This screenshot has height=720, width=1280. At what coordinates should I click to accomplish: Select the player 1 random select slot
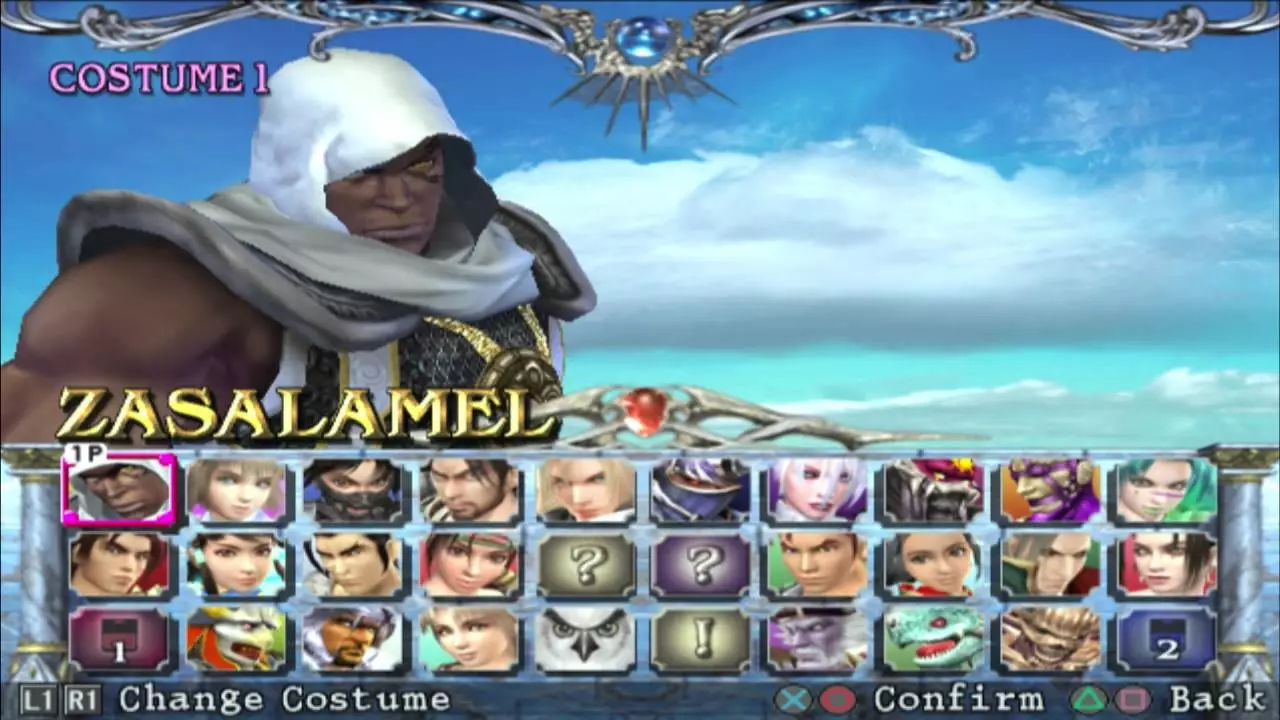tap(118, 643)
